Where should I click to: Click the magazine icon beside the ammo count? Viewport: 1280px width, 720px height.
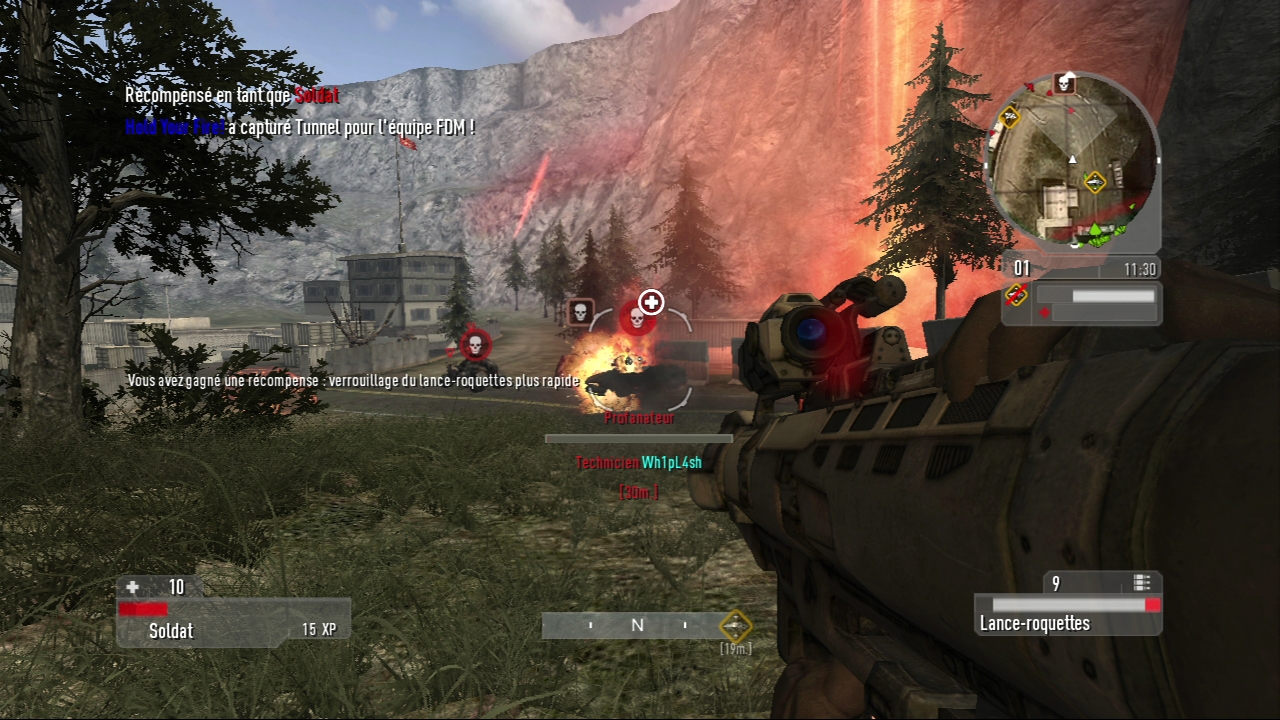(1142, 583)
